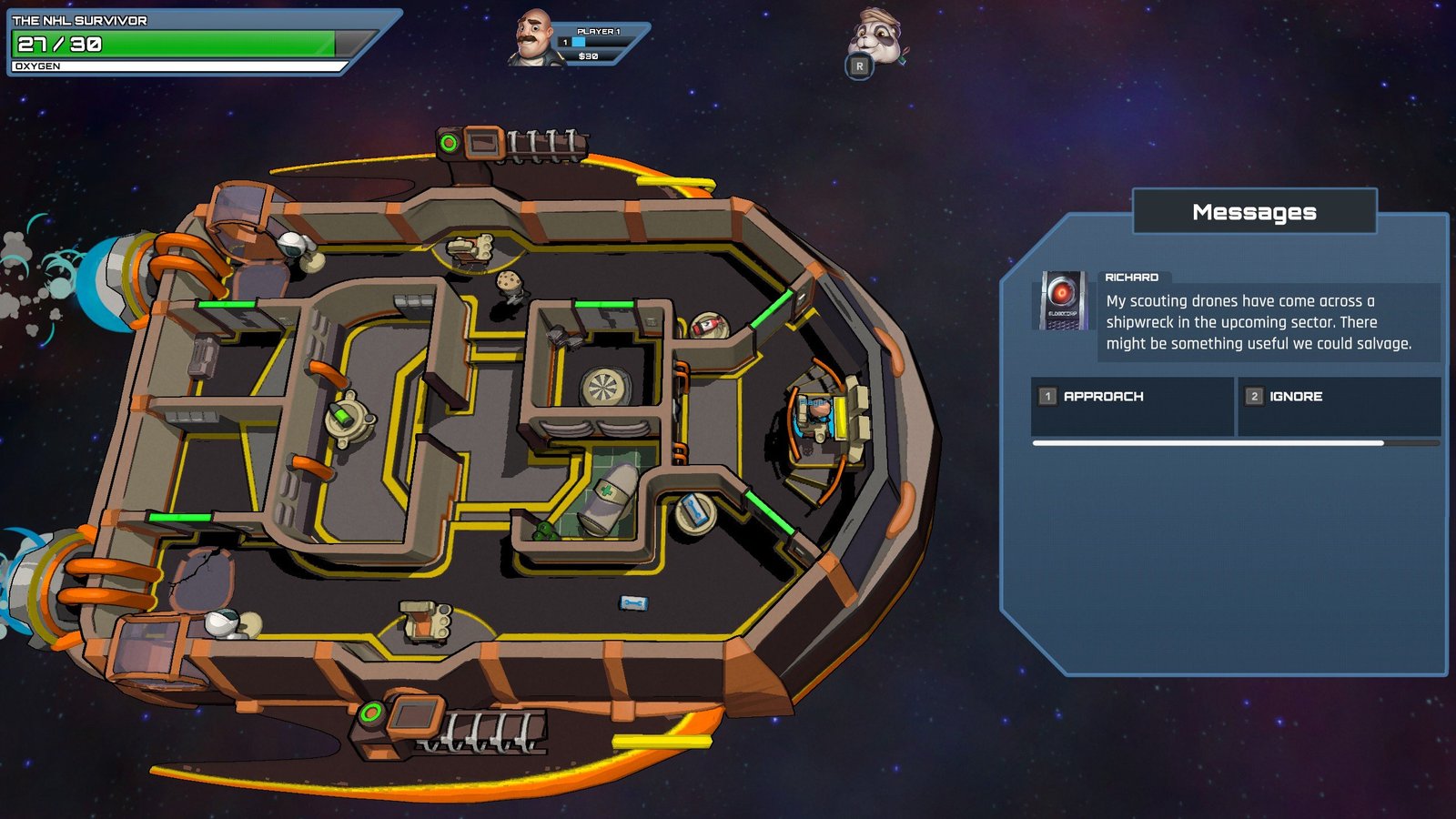The height and width of the screenshot is (819, 1456).
Task: Select the Player 1 mustached character portrait
Action: point(533,38)
